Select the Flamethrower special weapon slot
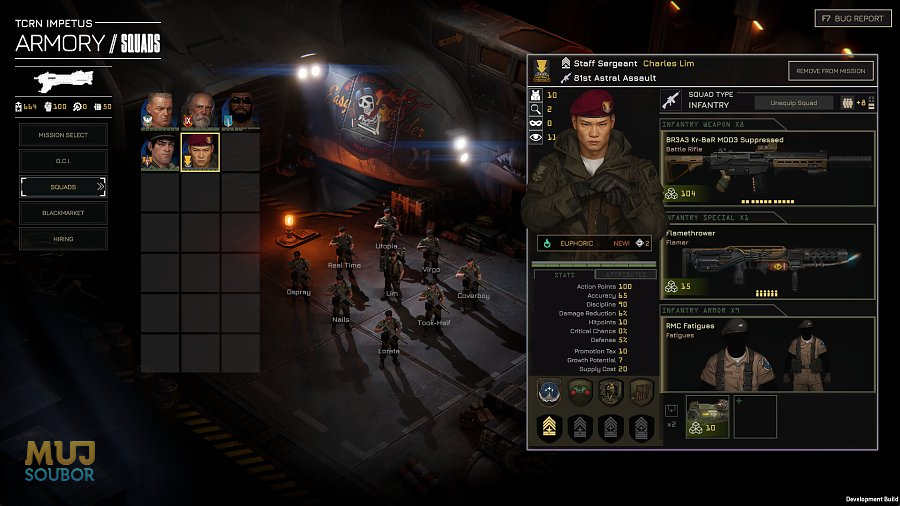900x506 pixels. point(767,262)
